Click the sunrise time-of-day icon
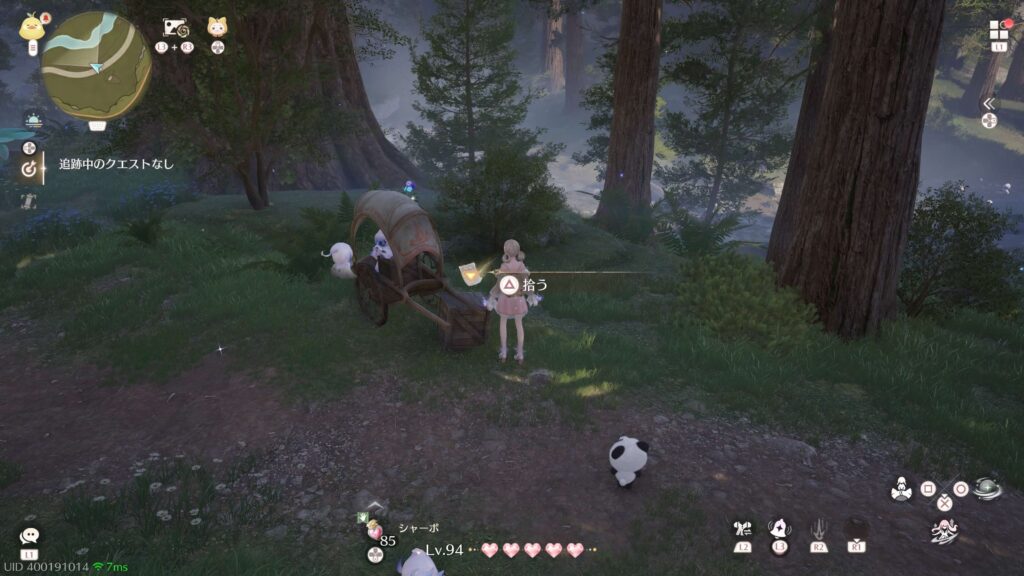The height and width of the screenshot is (576, 1024). (x=33, y=121)
